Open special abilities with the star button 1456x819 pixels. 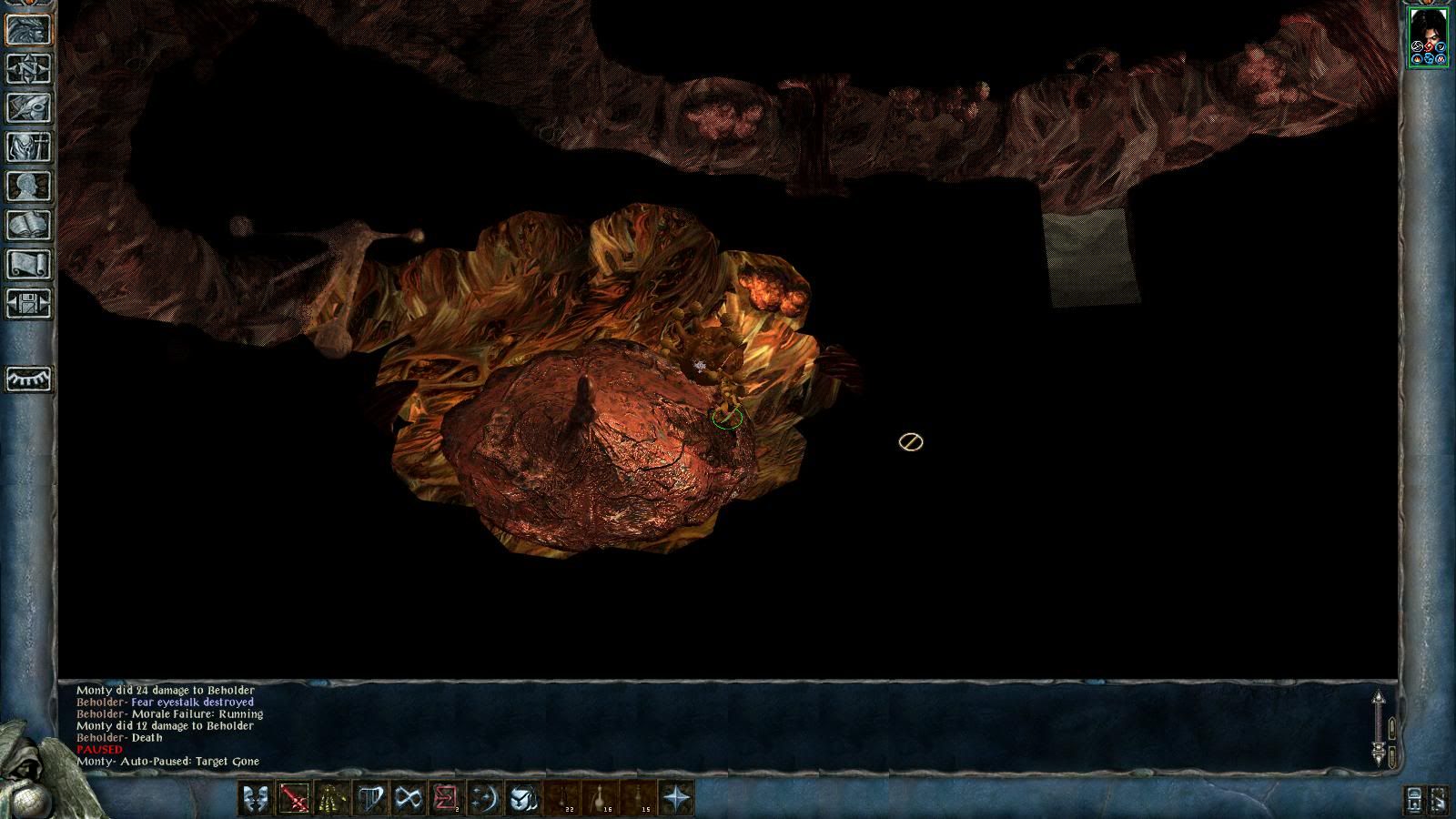point(677,799)
